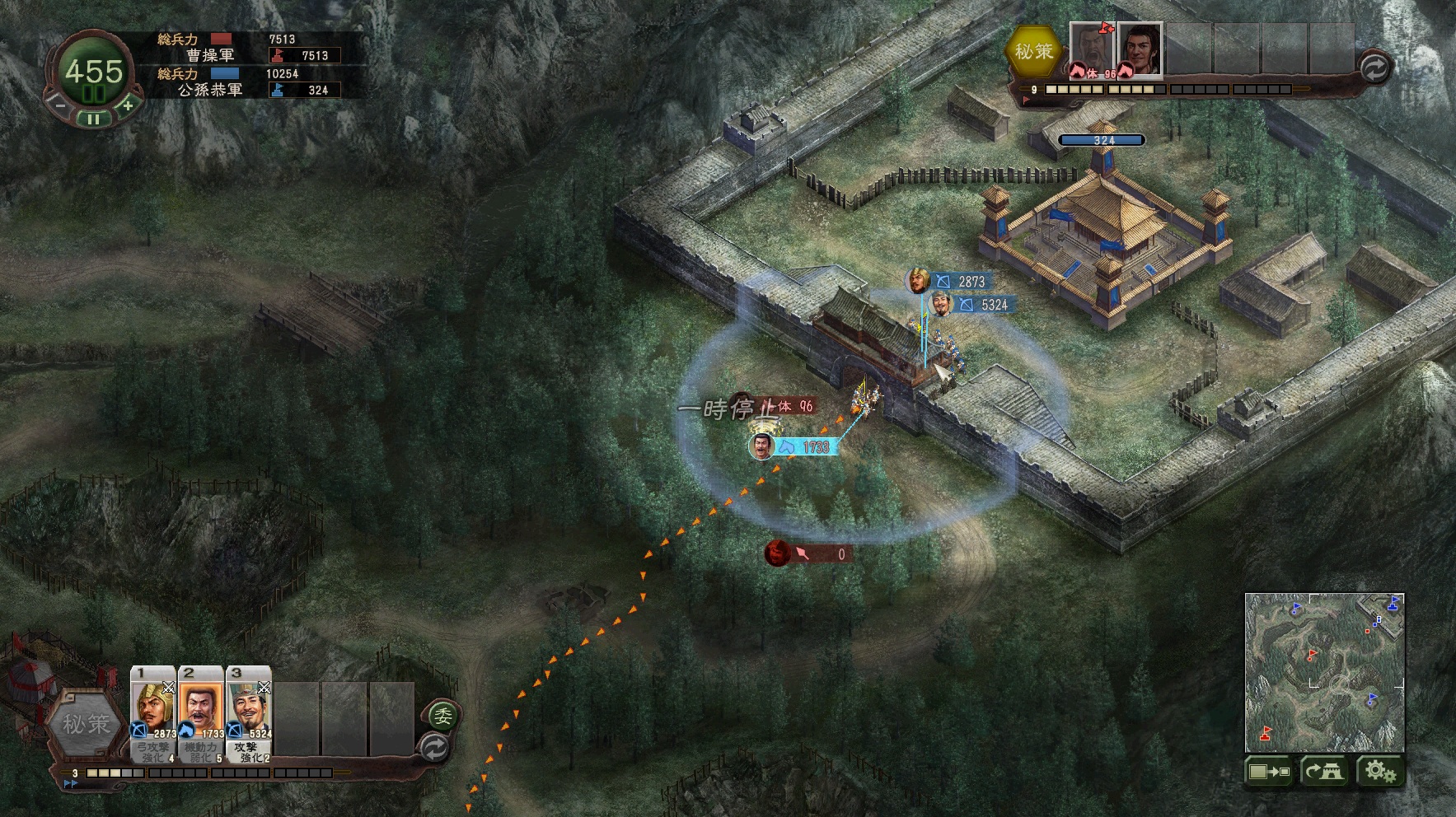Select the unit label showing 1733 troops
Viewport: 1456px width, 817px height.
(x=806, y=446)
